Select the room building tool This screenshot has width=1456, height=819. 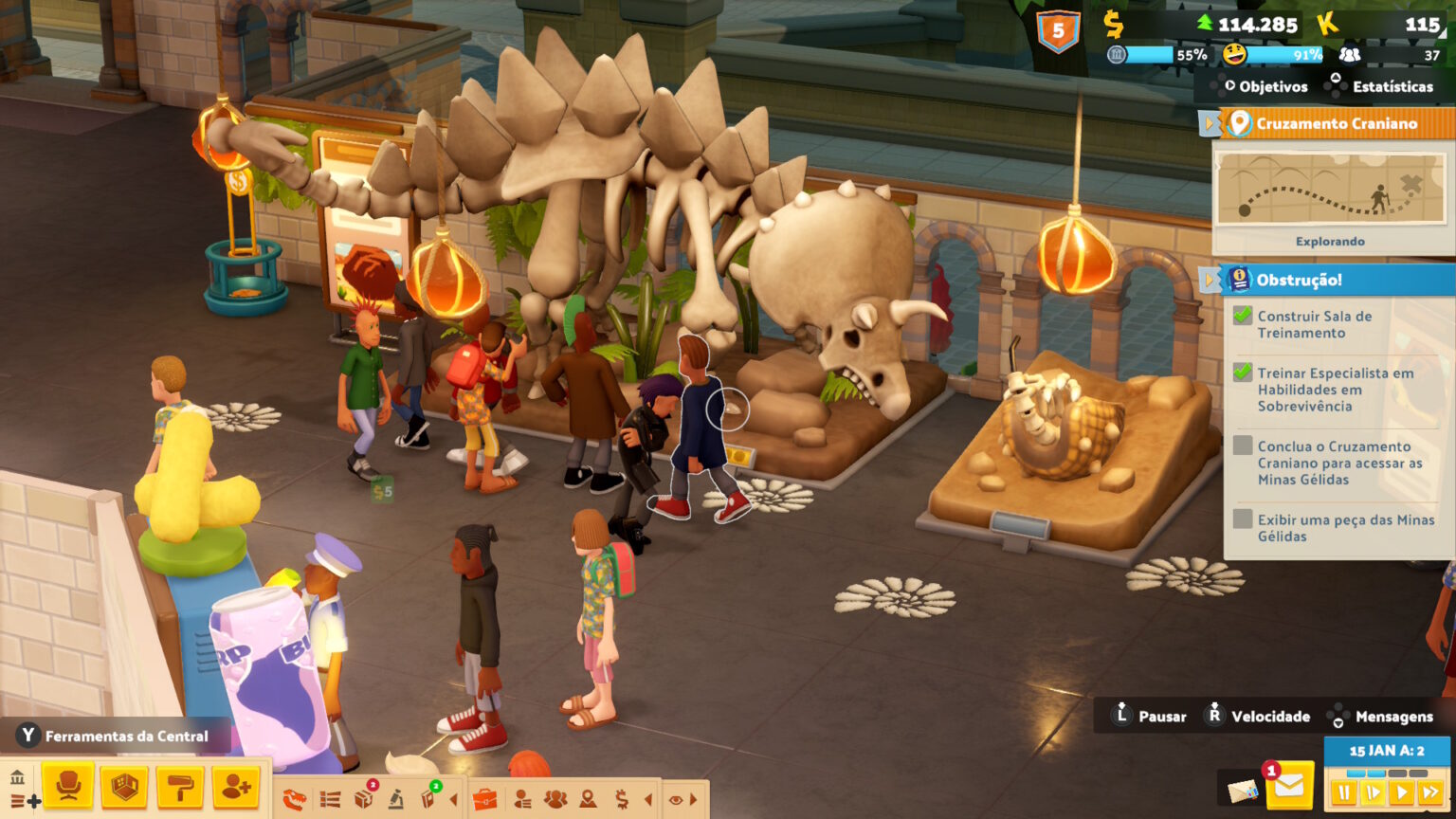[x=124, y=786]
